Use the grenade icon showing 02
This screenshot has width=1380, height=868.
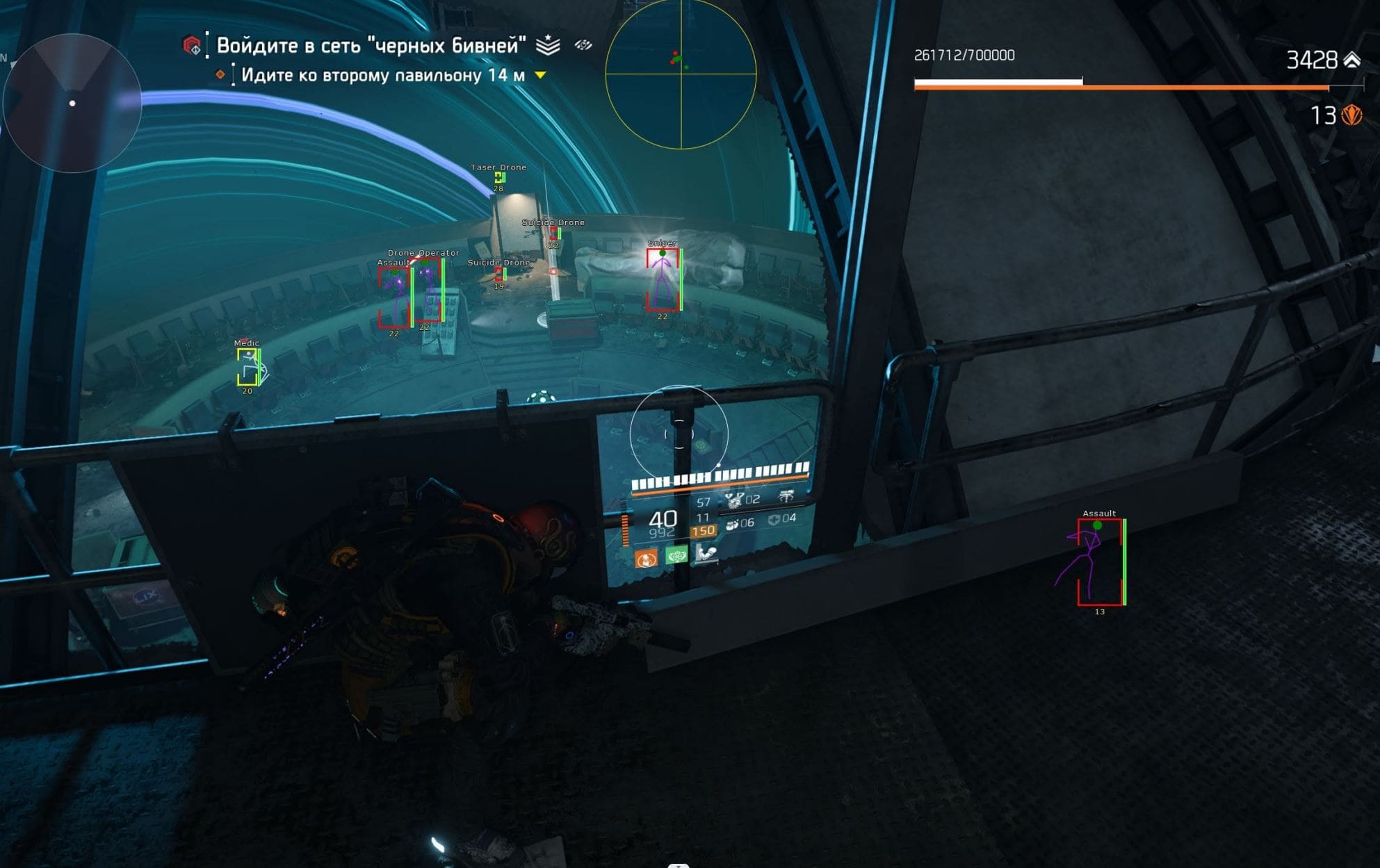734,500
